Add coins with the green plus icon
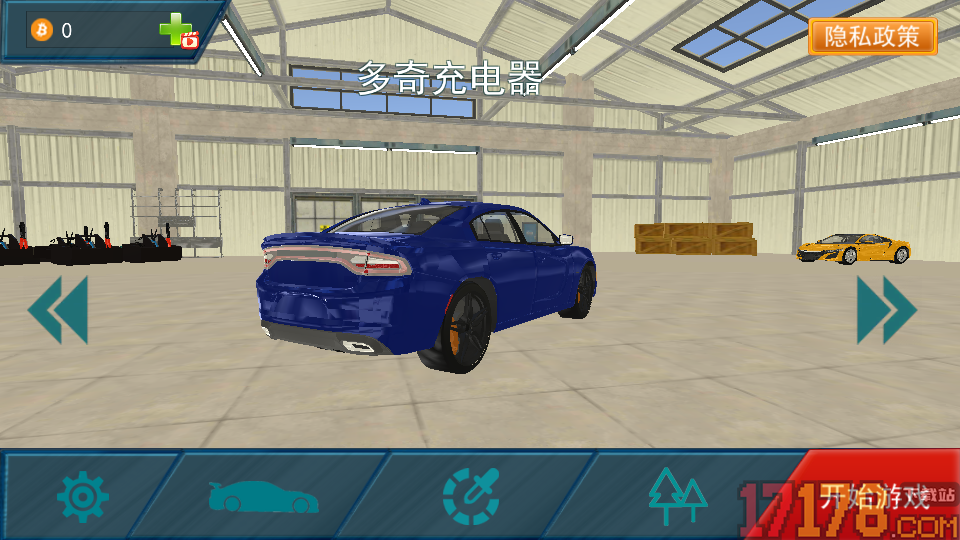960x540 pixels. [x=178, y=31]
